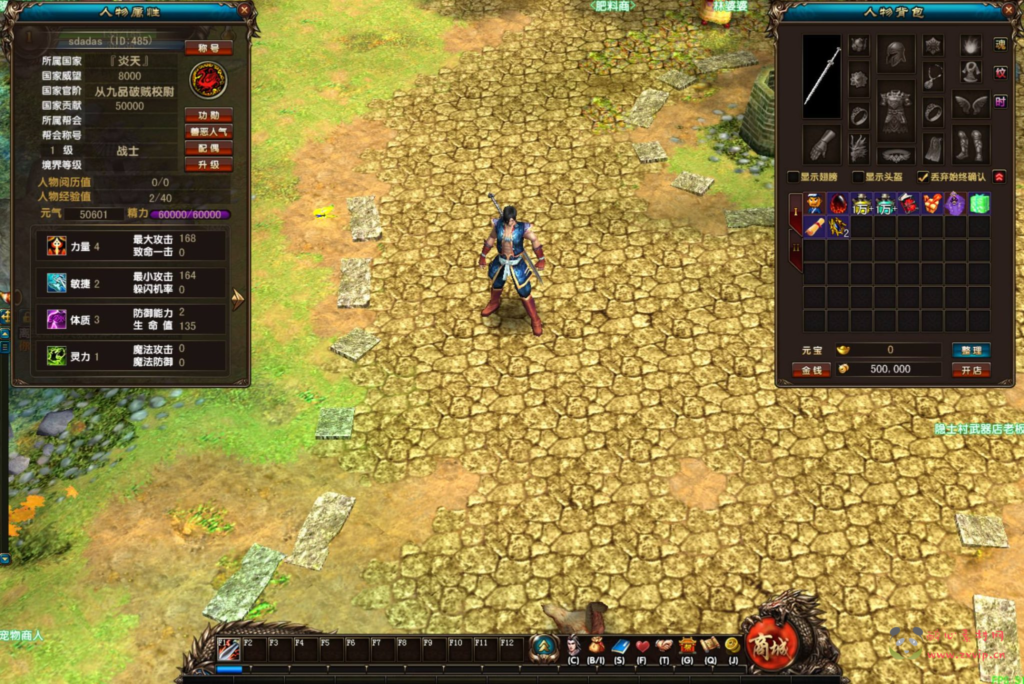Select the equipped sword weapon slot
Screen dimensions: 1024x684
[822, 76]
